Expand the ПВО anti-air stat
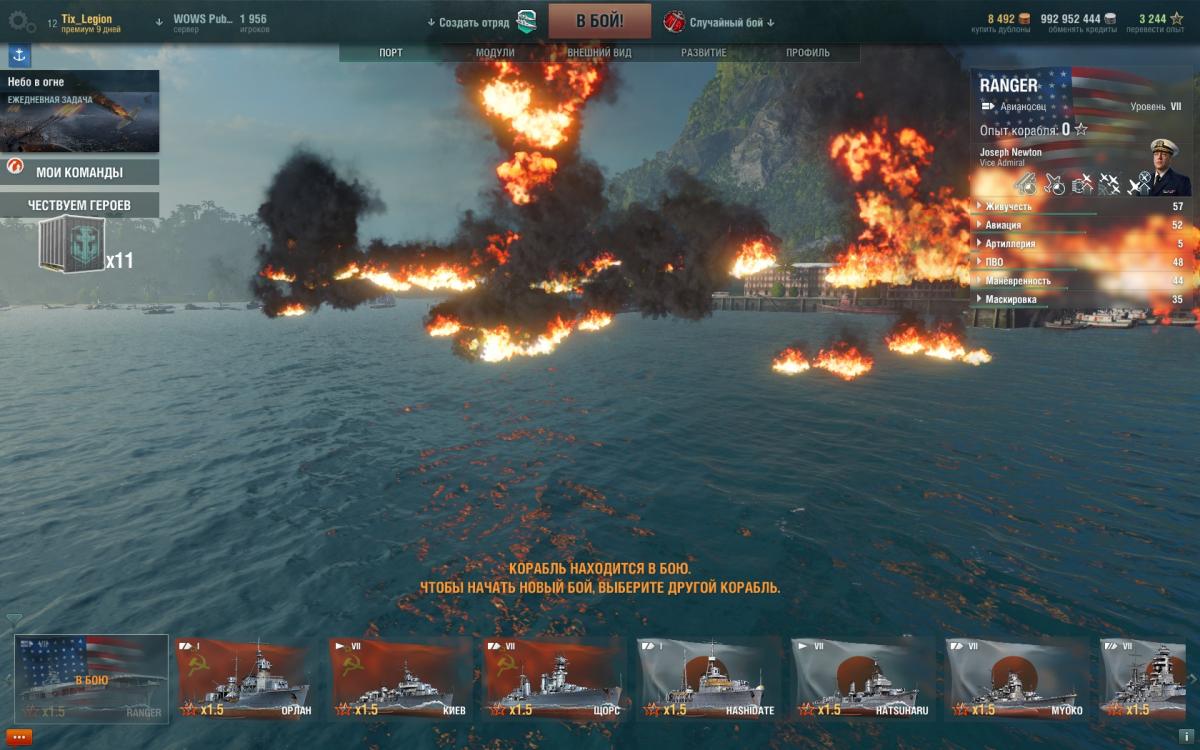Viewport: 1200px width, 750px height. pyautogui.click(x=994, y=262)
